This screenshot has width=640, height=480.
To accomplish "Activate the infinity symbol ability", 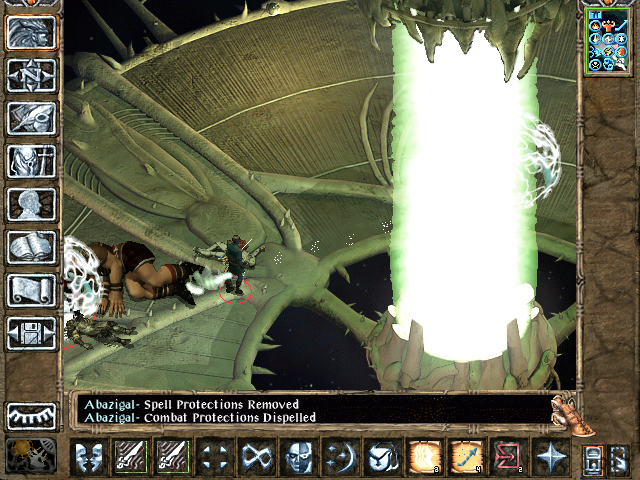I will [x=256, y=458].
